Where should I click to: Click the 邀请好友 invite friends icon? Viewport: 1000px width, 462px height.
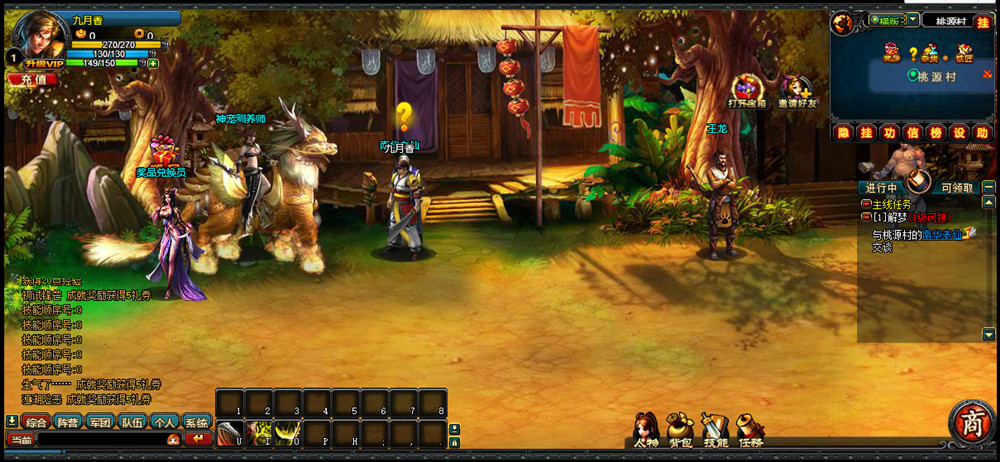796,90
